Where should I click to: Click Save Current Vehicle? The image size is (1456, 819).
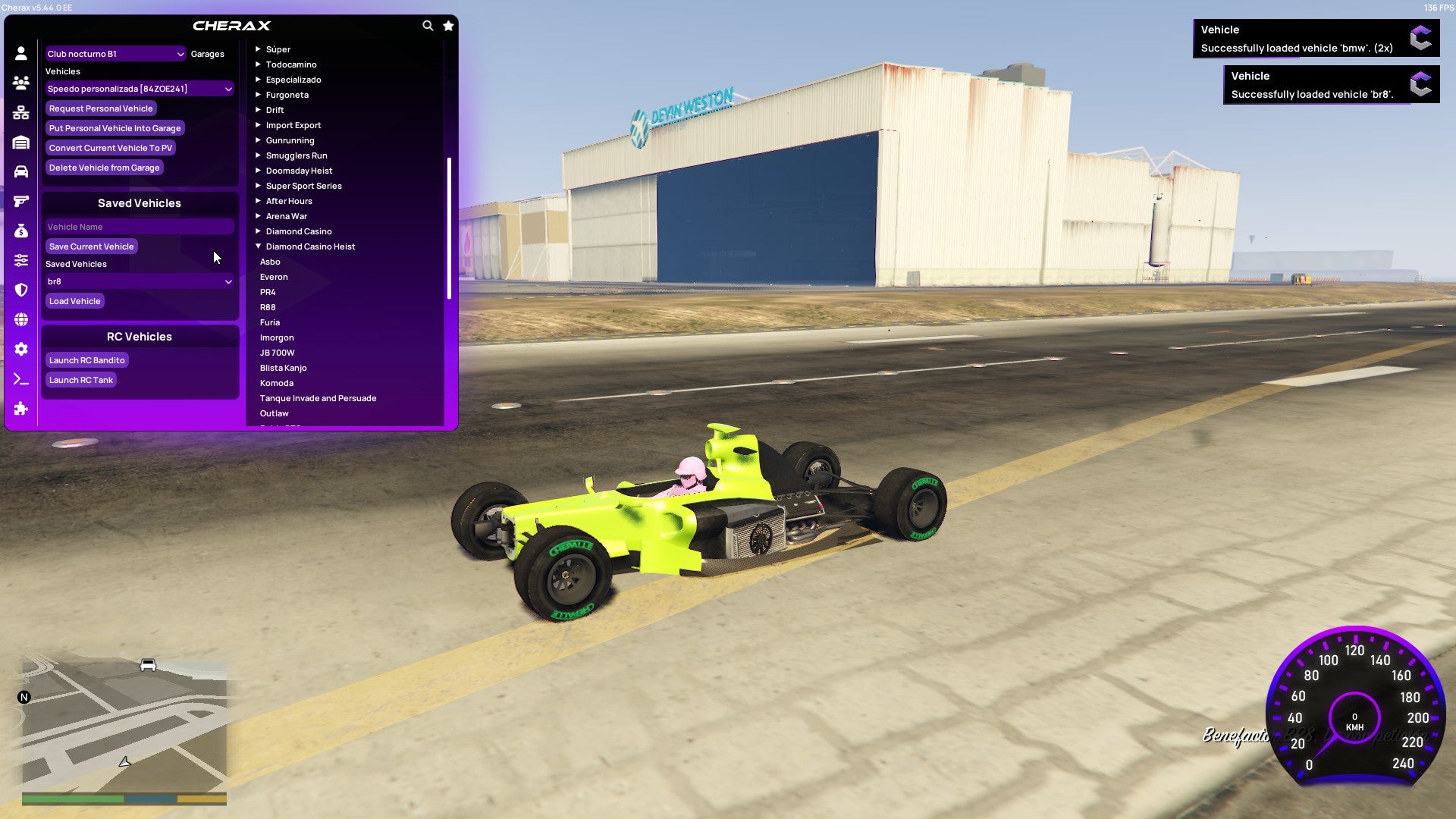point(91,246)
